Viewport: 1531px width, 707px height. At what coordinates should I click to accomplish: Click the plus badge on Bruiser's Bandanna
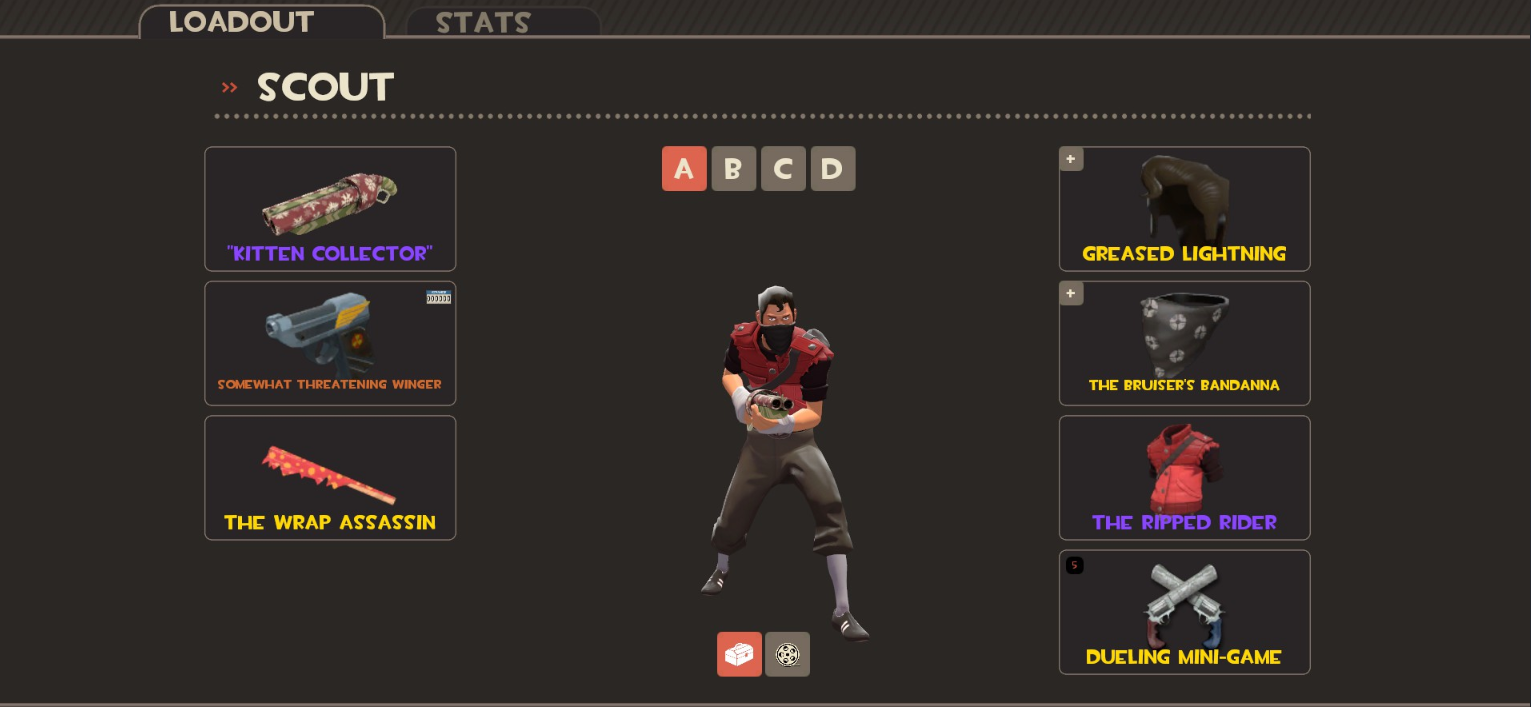coord(1071,293)
